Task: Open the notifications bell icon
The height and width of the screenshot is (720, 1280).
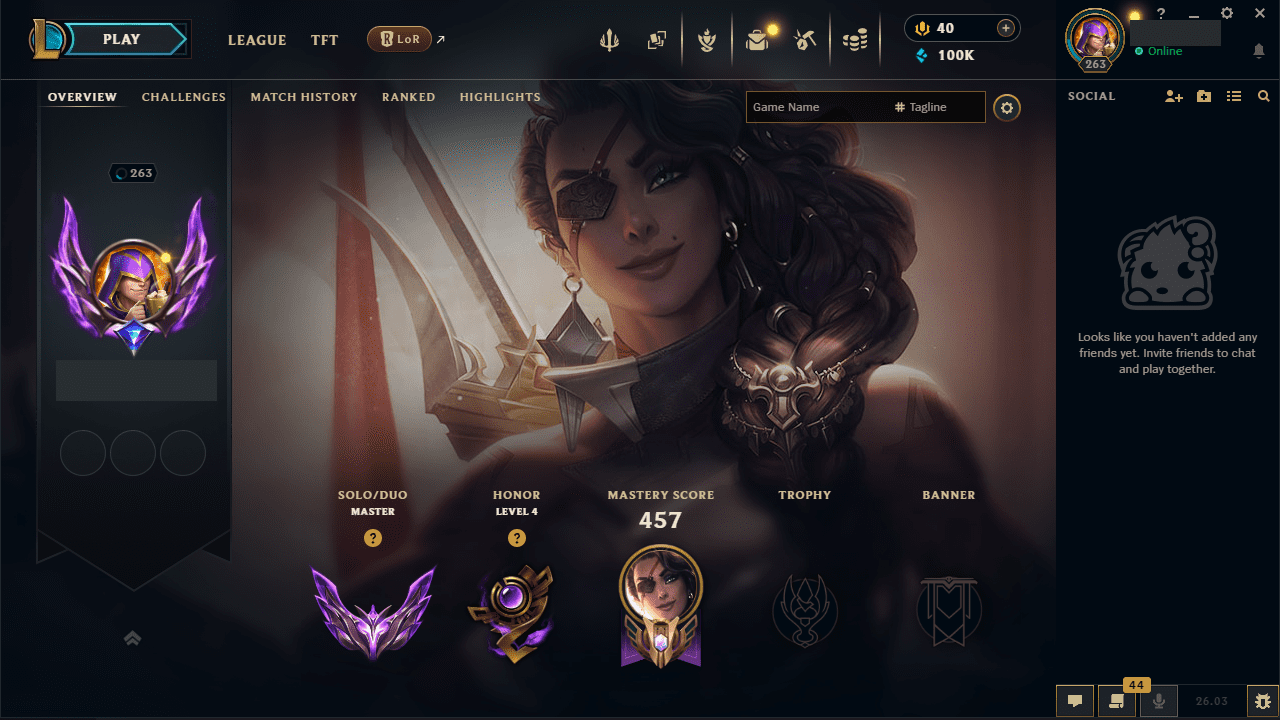Action: pos(1258,50)
